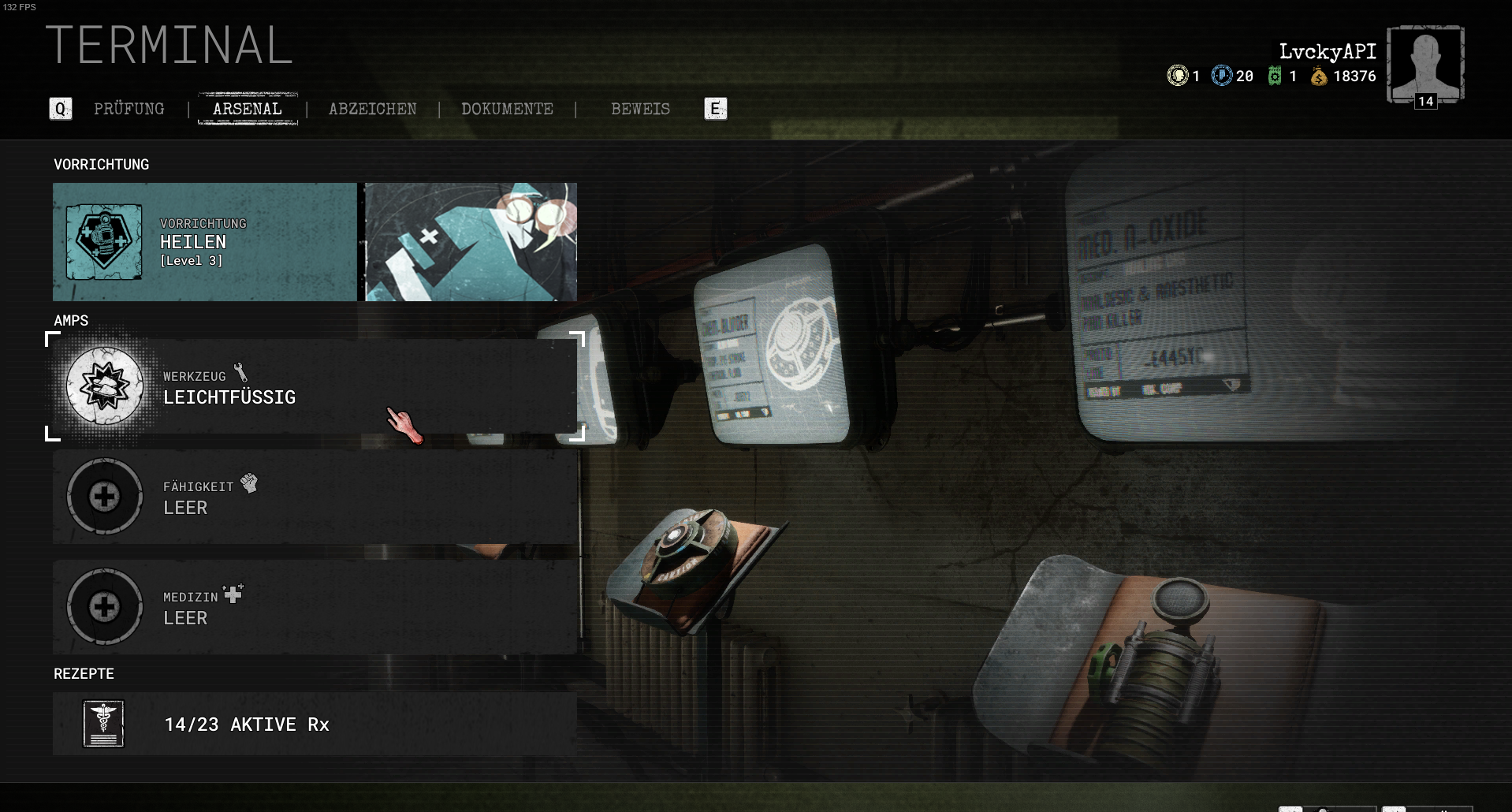1512x812 pixels.
Task: Select the Arsenal tab
Action: (248, 109)
